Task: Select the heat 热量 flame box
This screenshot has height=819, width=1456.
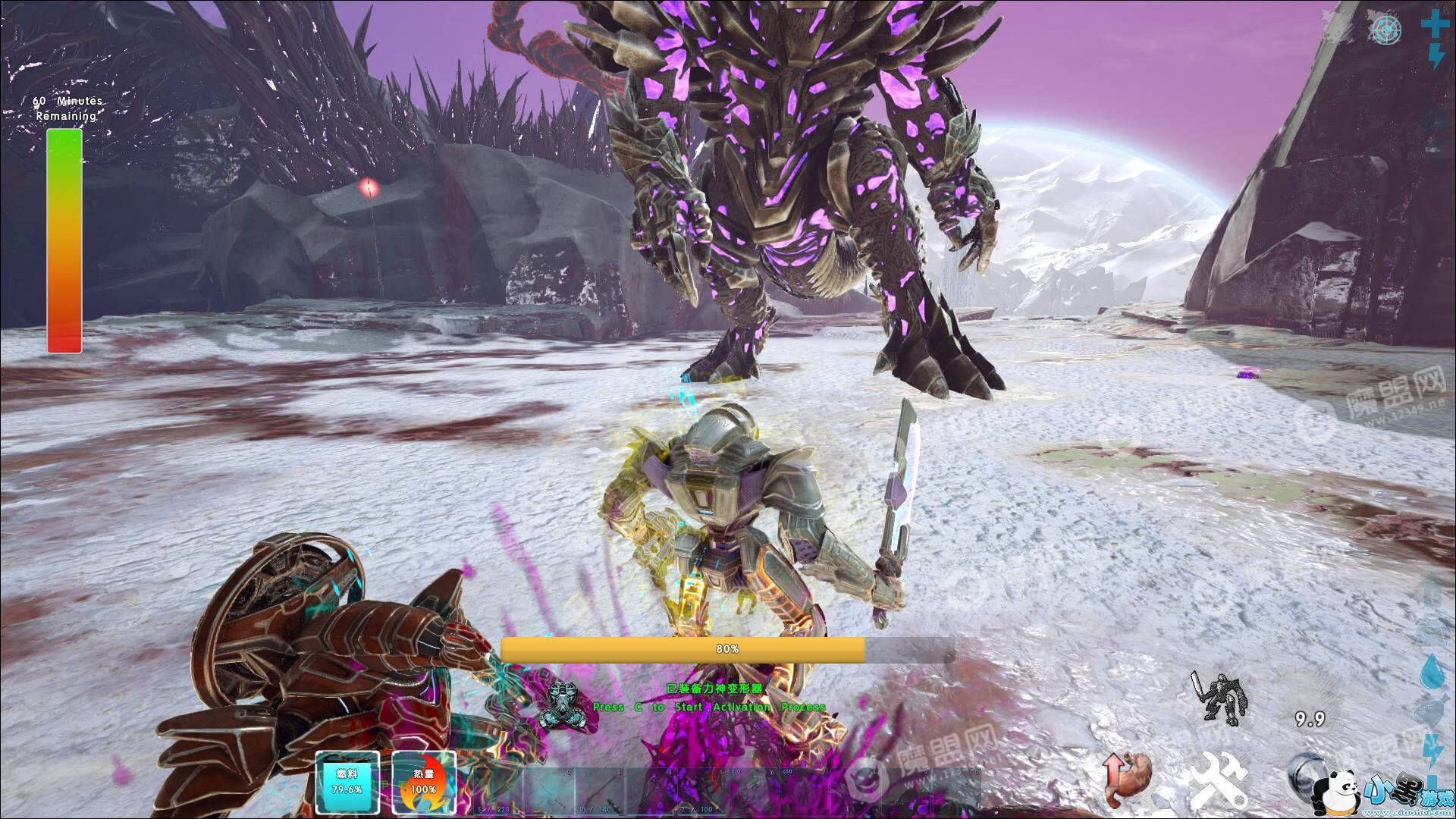Action: [423, 783]
